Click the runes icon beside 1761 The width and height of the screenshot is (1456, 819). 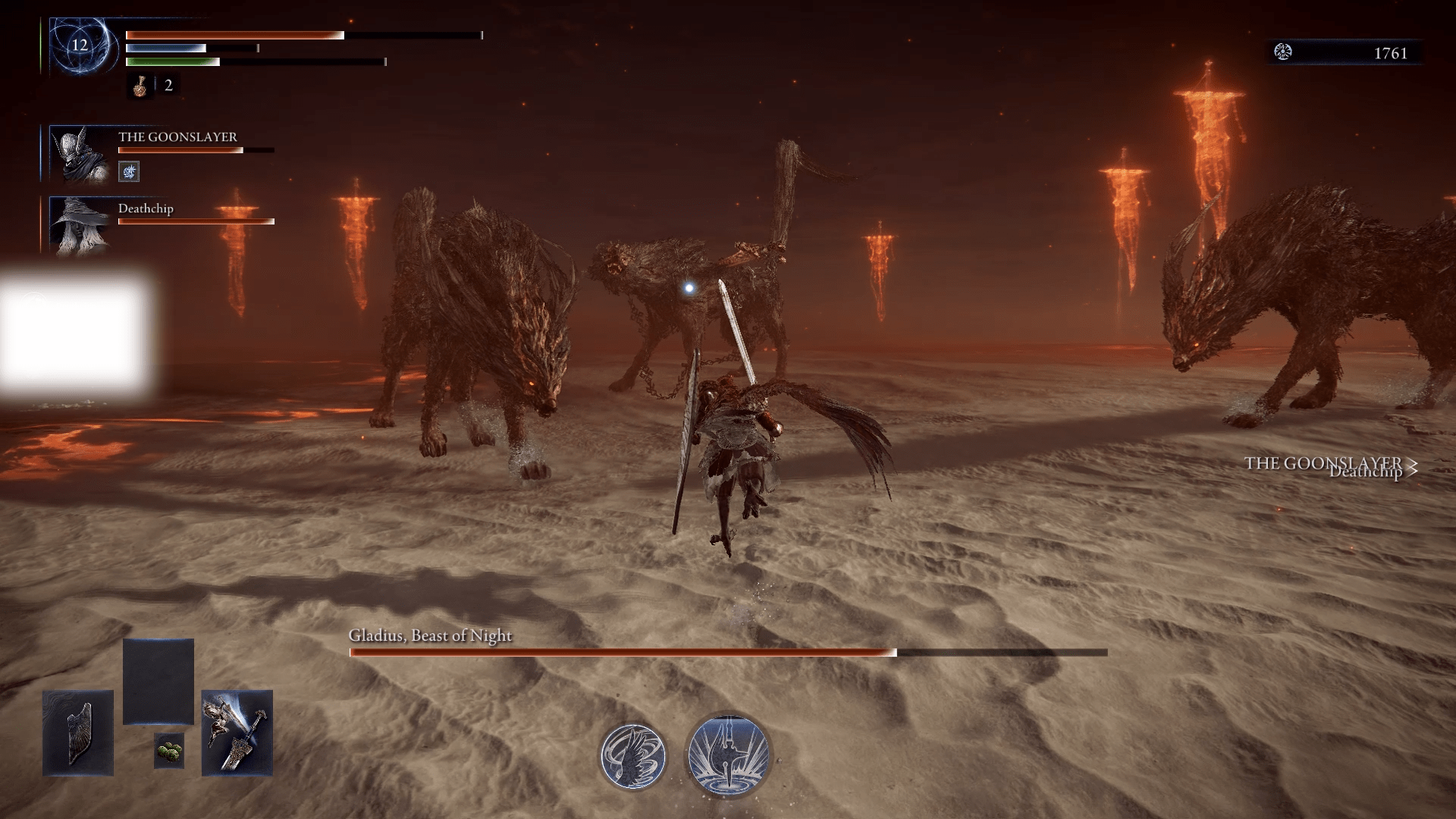(1283, 52)
